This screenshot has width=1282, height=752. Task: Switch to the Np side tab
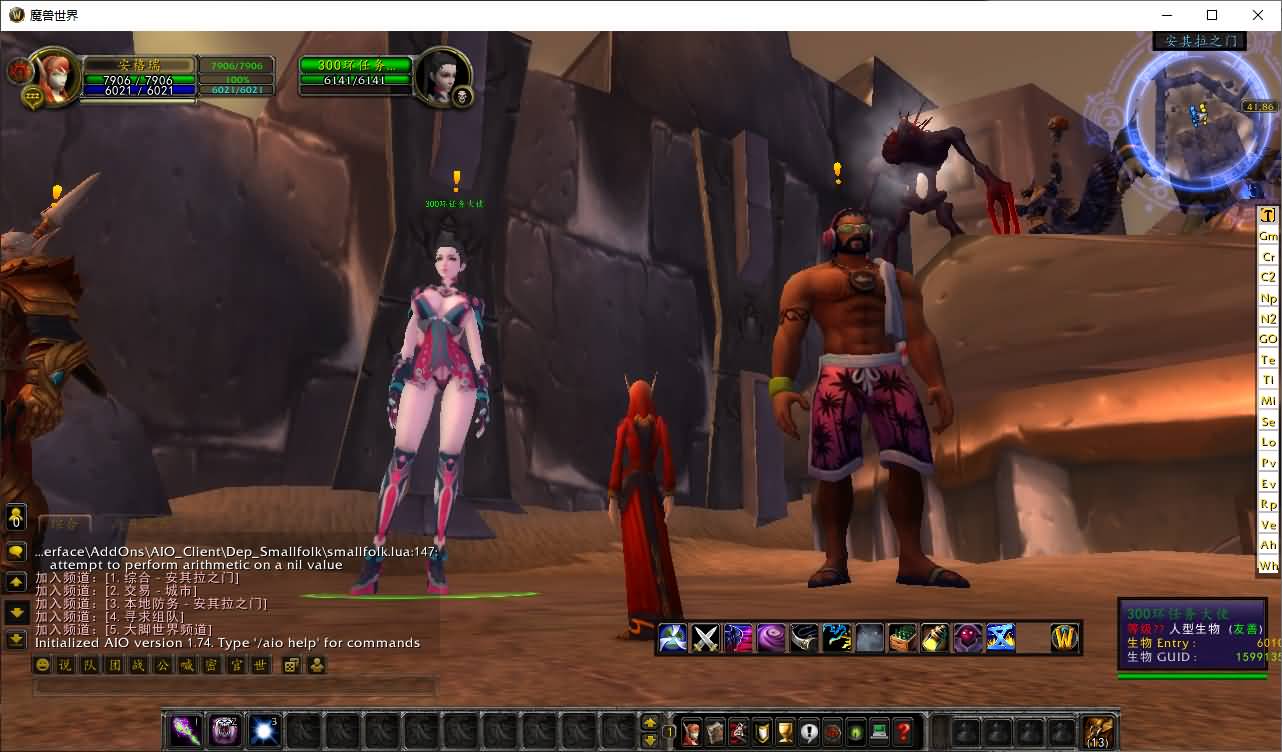1268,298
